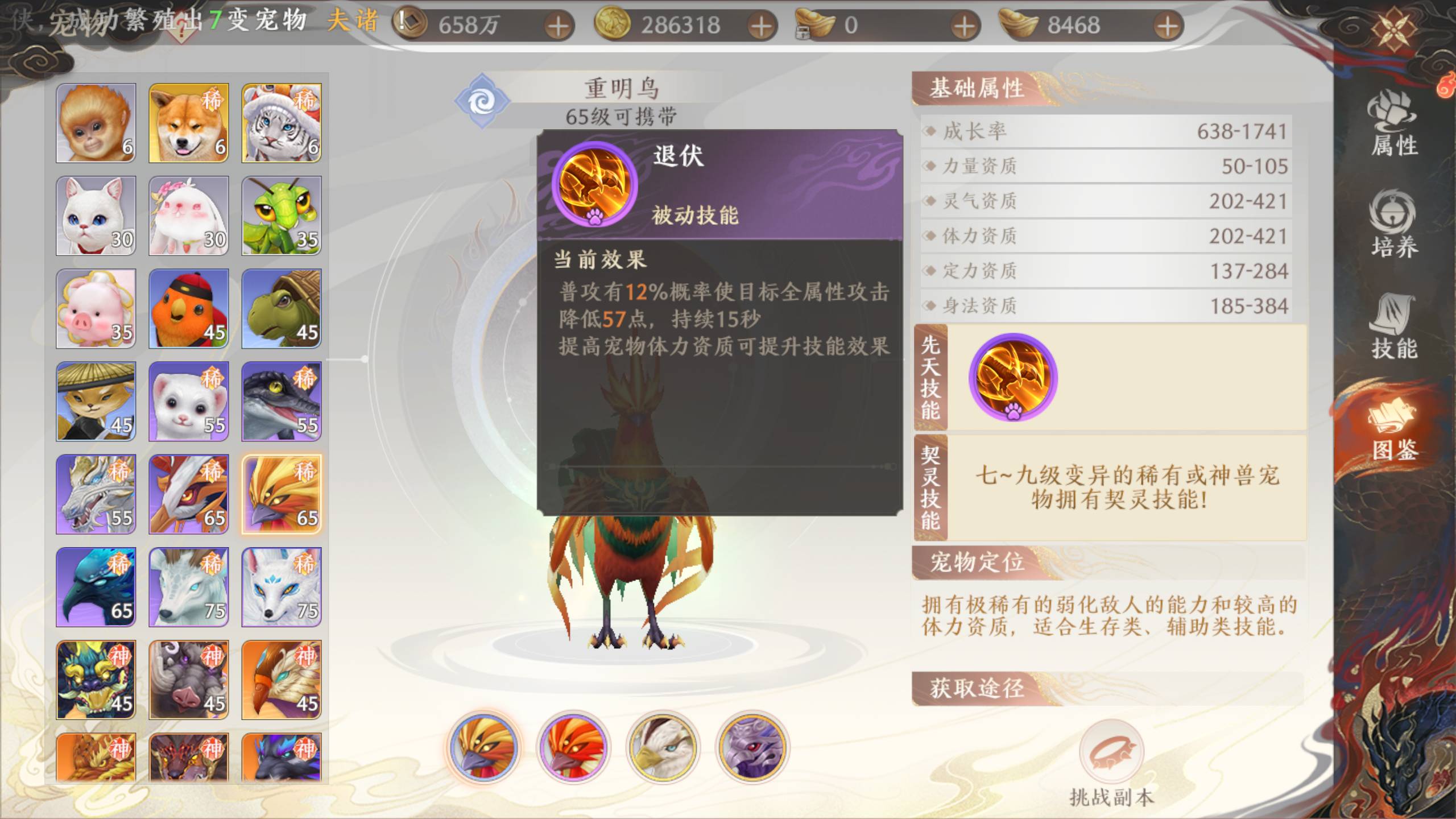Image resolution: width=1456 pixels, height=819 pixels.
Task: Select the highlighted 重明鸟 level 65 thumbnail
Action: pos(282,495)
